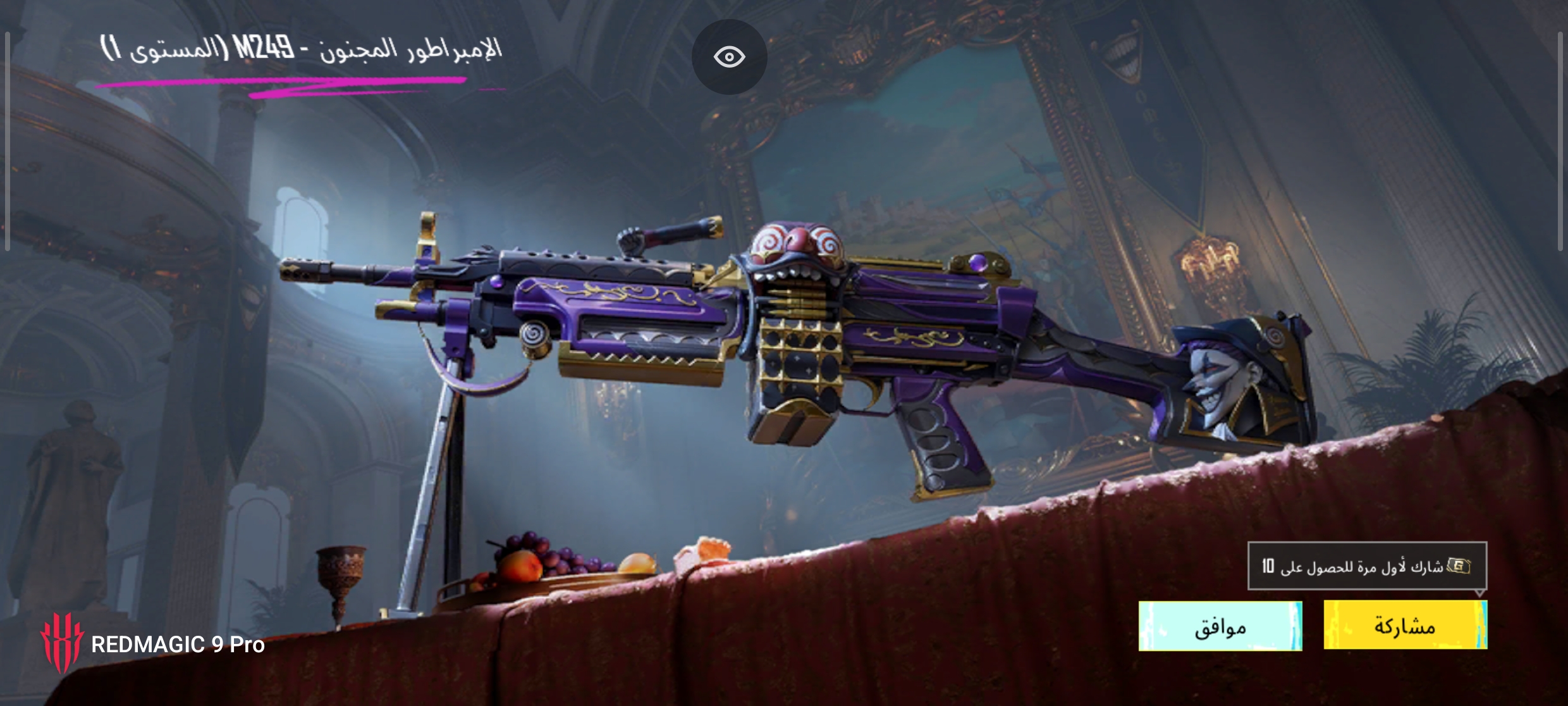1568x706 pixels.
Task: Toggle the eye icon to hide interface
Action: click(729, 57)
